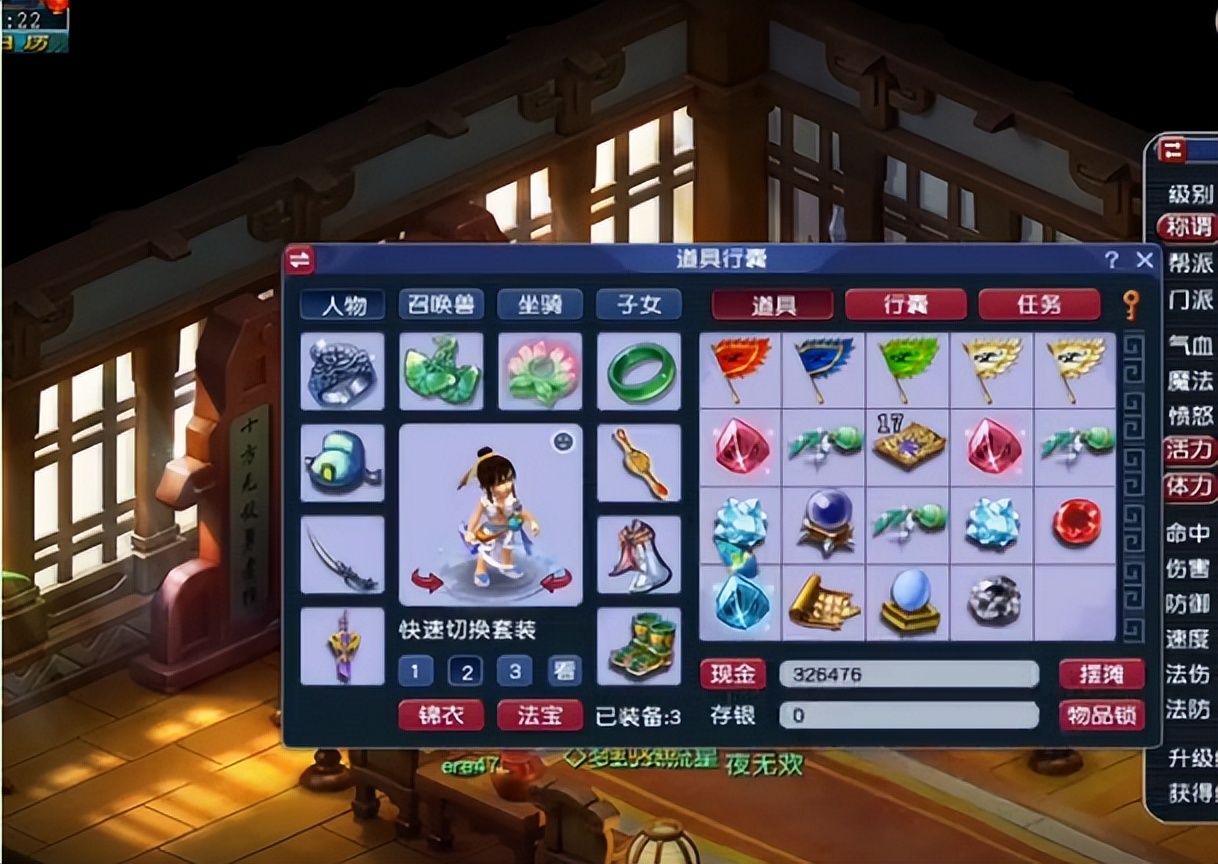Open the 法宝 panel
Viewport: 1218px width, 864px height.
tap(540, 715)
